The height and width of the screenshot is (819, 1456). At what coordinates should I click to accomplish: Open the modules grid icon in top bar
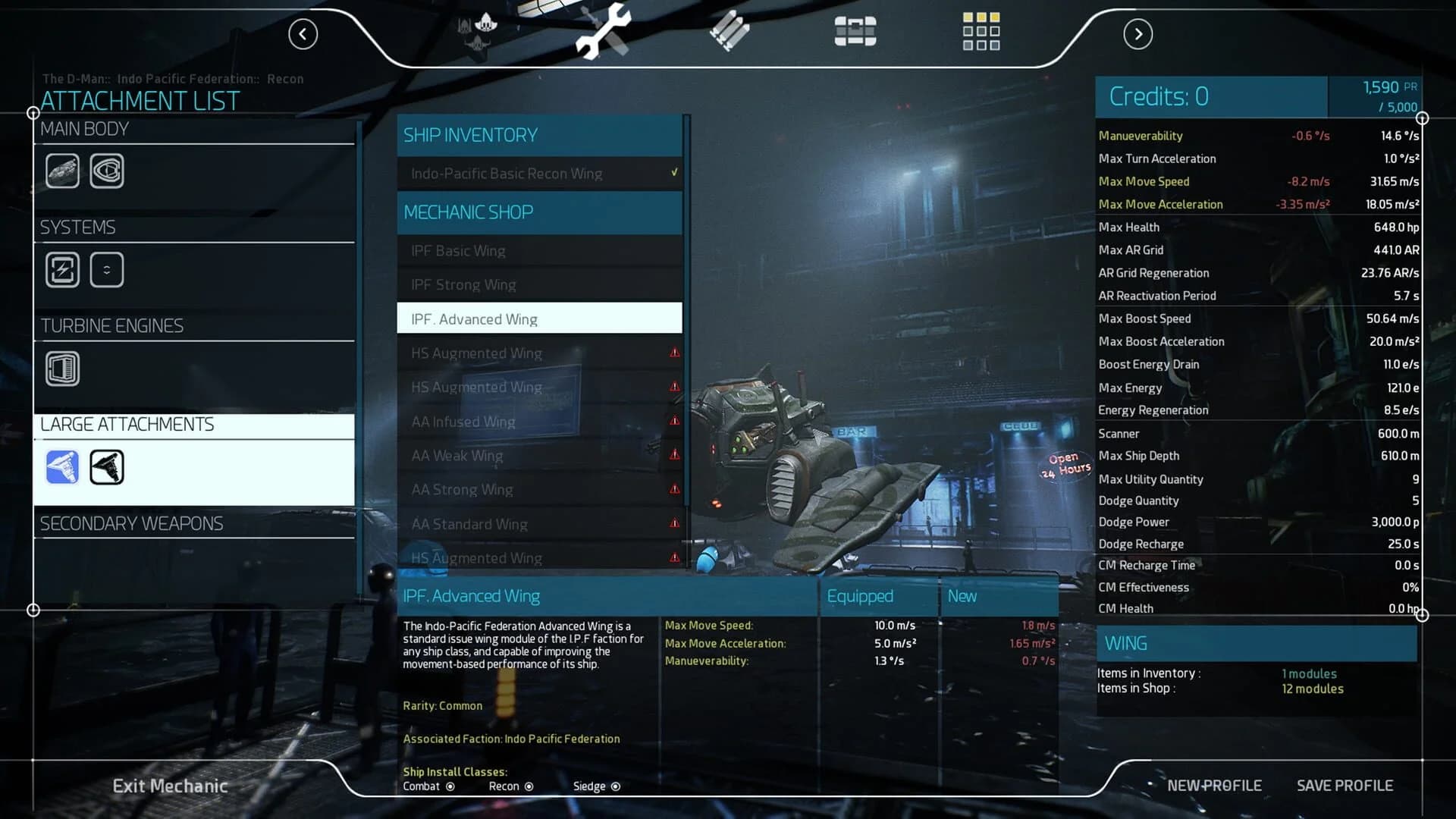pos(981,32)
